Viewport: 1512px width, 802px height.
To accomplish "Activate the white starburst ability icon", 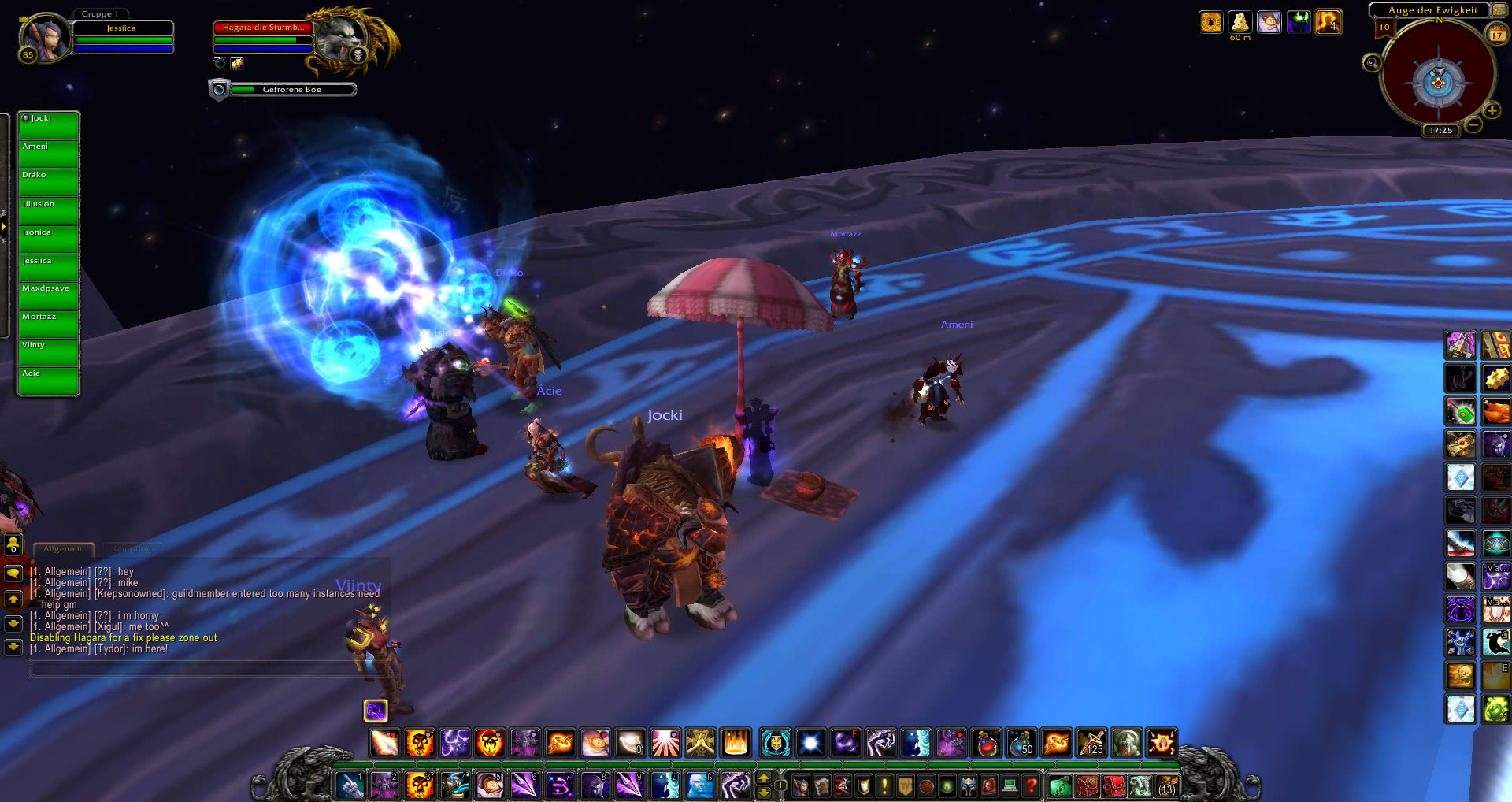I will (810, 743).
